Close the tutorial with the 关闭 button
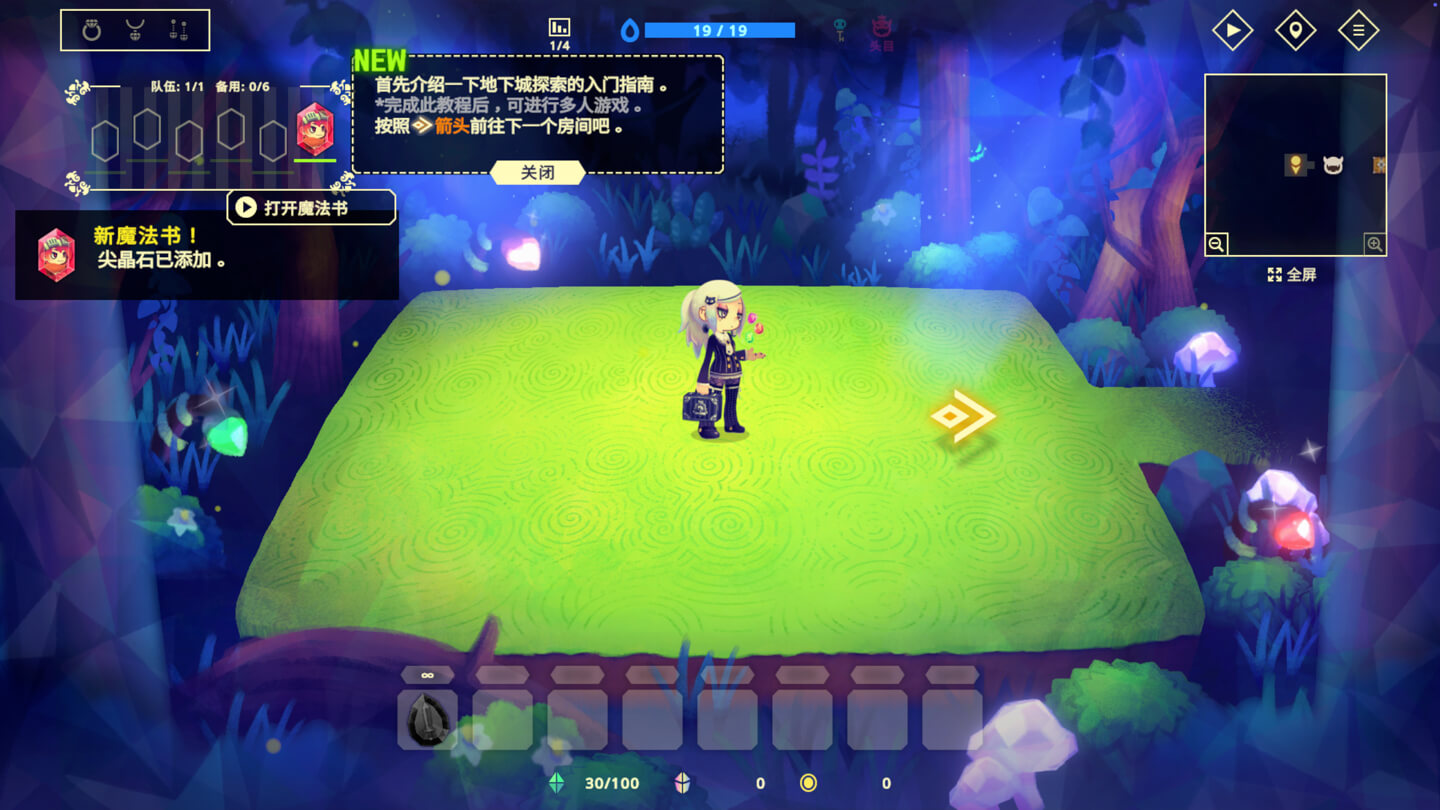The height and width of the screenshot is (810, 1440). pyautogui.click(x=537, y=172)
